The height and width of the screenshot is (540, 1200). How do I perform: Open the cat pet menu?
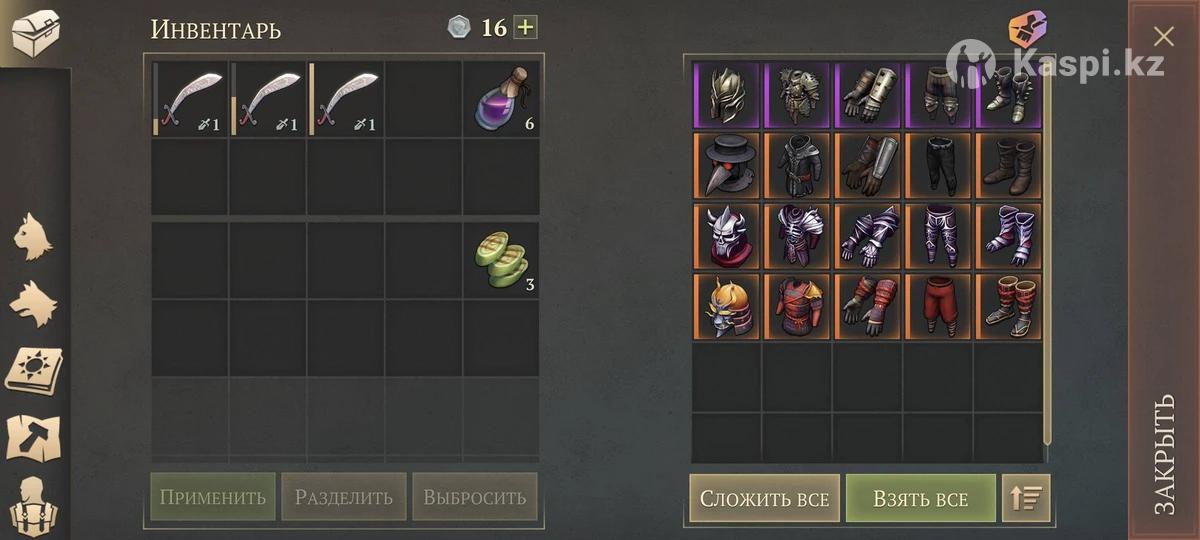33,236
